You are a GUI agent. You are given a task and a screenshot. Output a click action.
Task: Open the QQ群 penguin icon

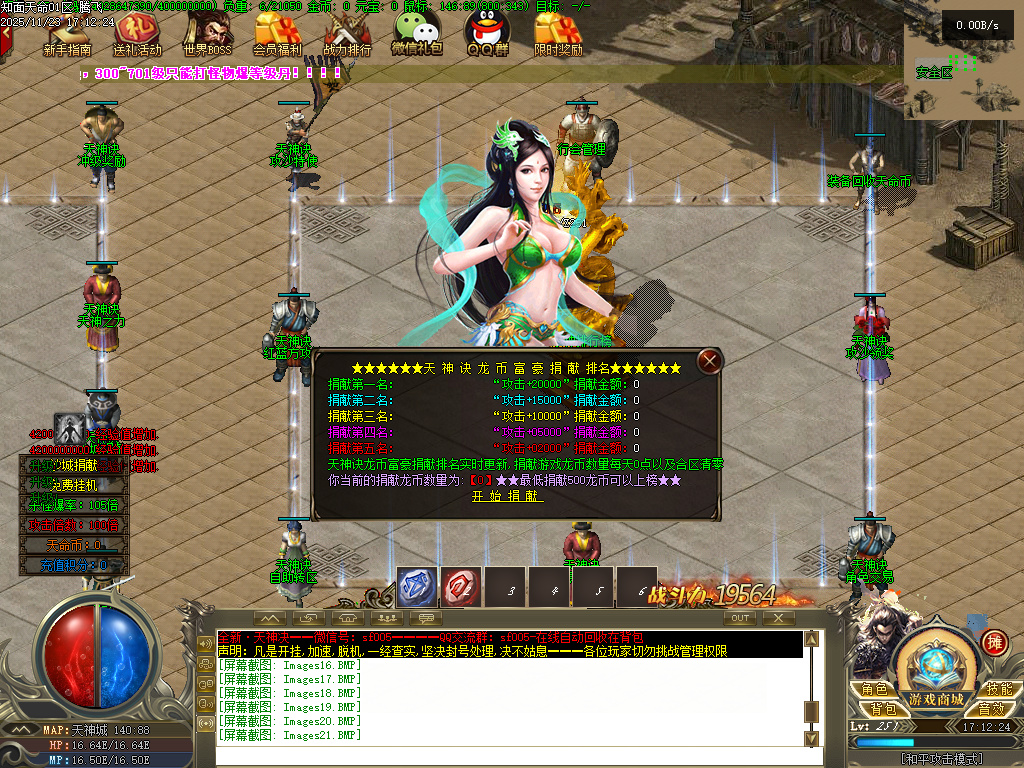pos(487,33)
